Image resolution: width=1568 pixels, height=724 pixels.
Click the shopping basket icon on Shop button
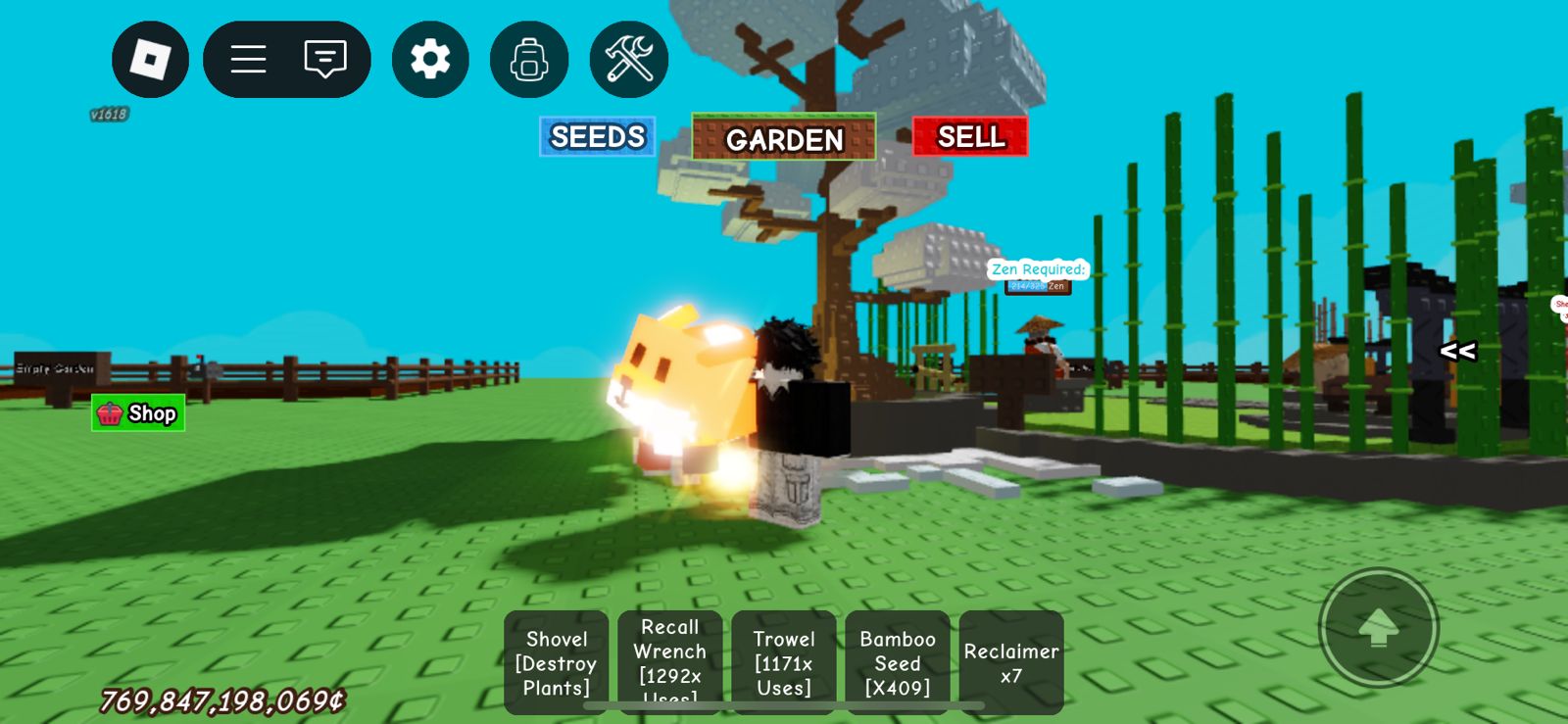(111, 412)
